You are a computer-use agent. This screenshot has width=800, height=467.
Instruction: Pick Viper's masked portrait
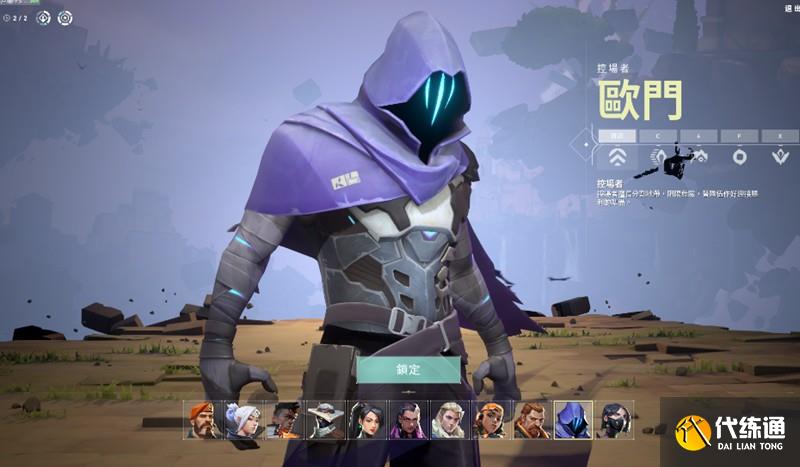(x=614, y=420)
